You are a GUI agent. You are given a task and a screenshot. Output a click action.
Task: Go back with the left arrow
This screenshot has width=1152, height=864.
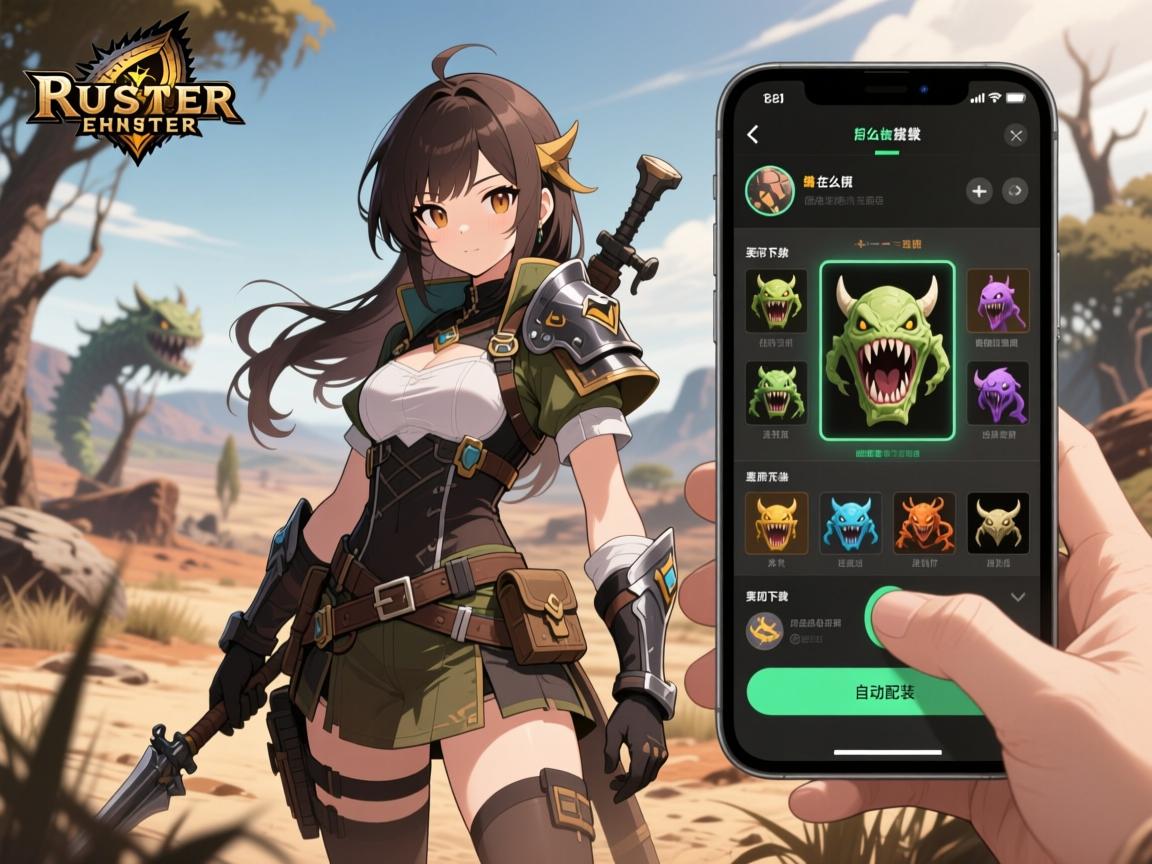[753, 135]
